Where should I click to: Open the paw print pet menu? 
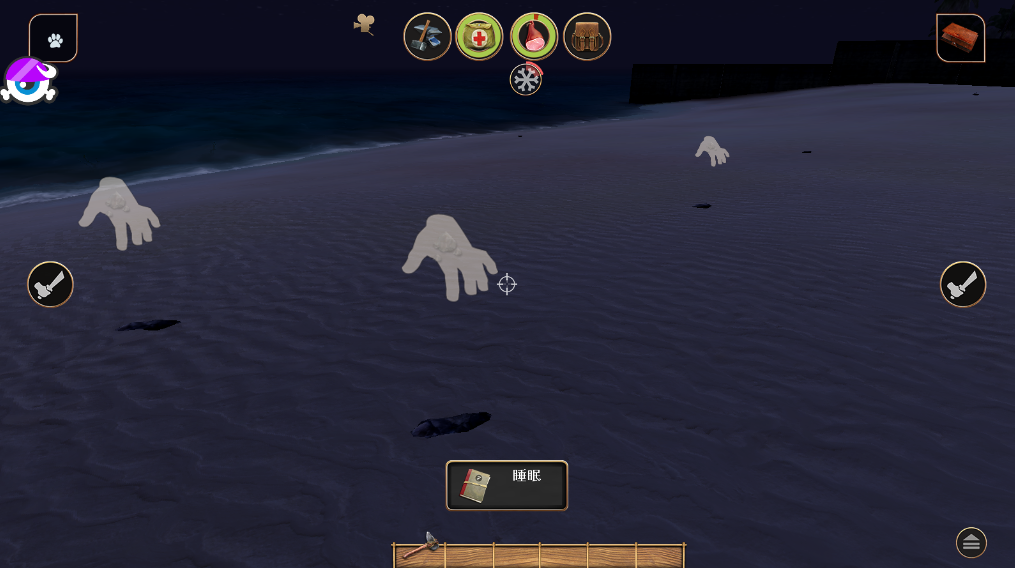tap(54, 39)
